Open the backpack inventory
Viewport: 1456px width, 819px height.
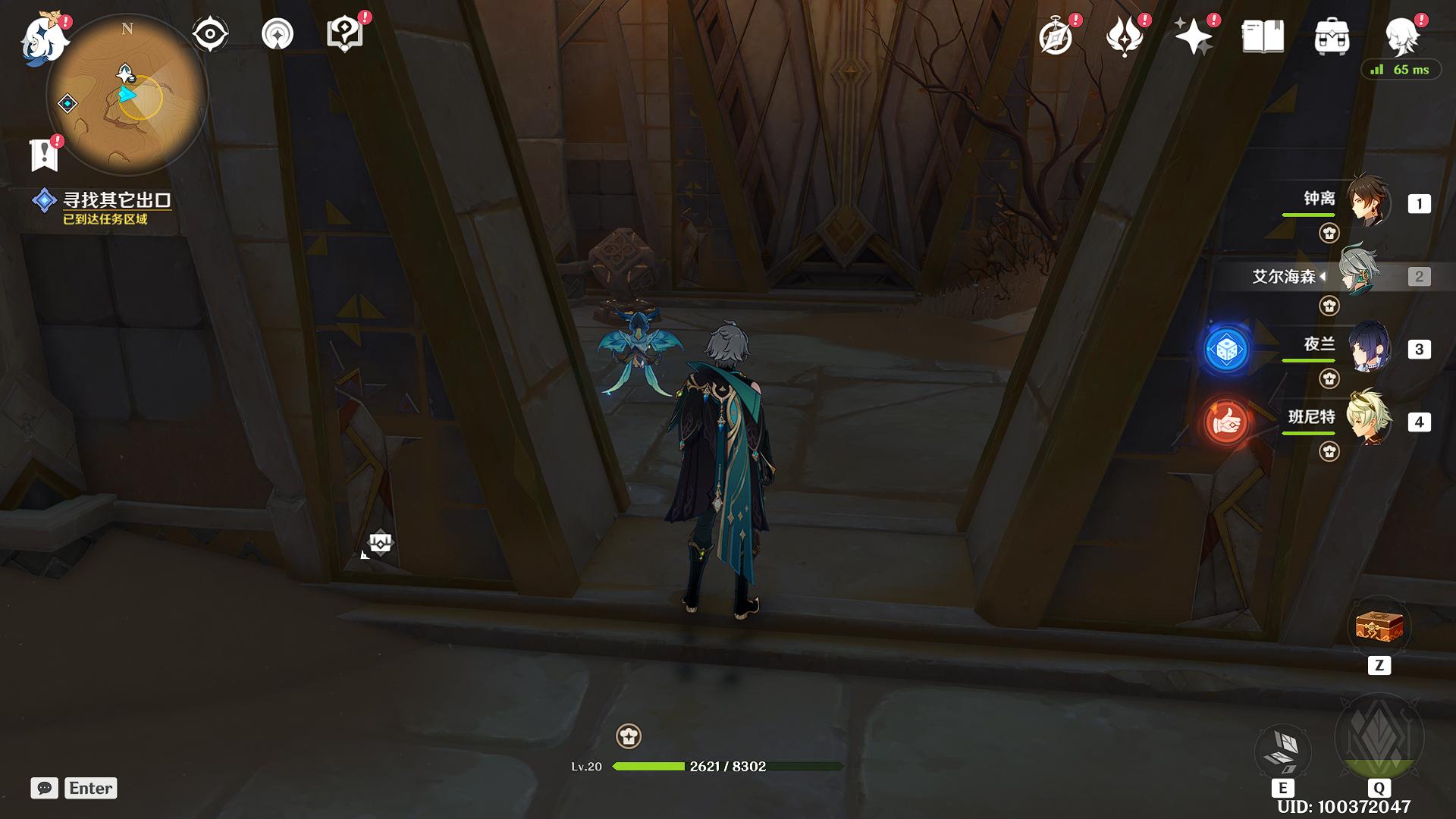(1332, 36)
